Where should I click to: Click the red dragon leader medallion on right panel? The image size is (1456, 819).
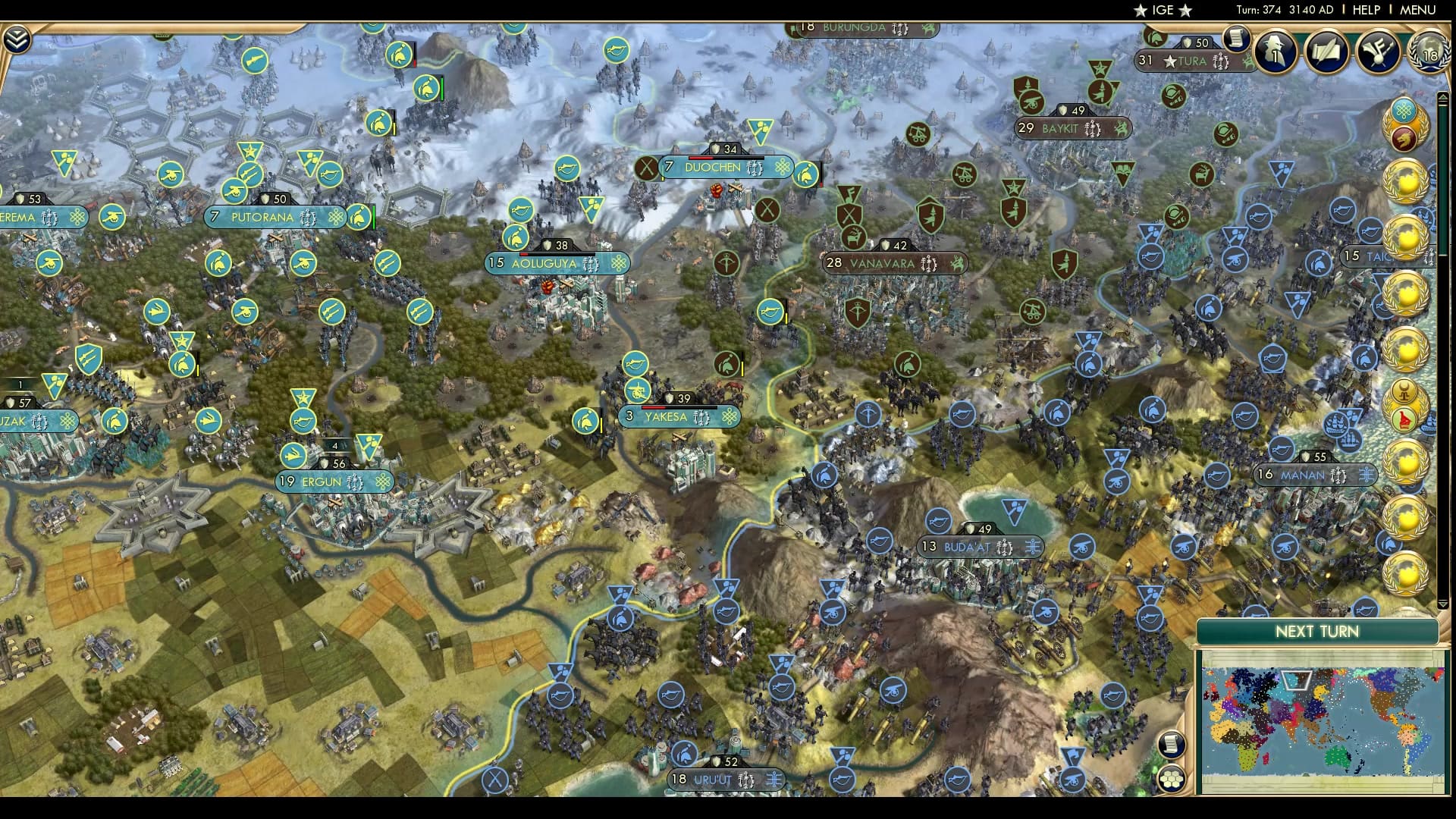click(x=1405, y=138)
